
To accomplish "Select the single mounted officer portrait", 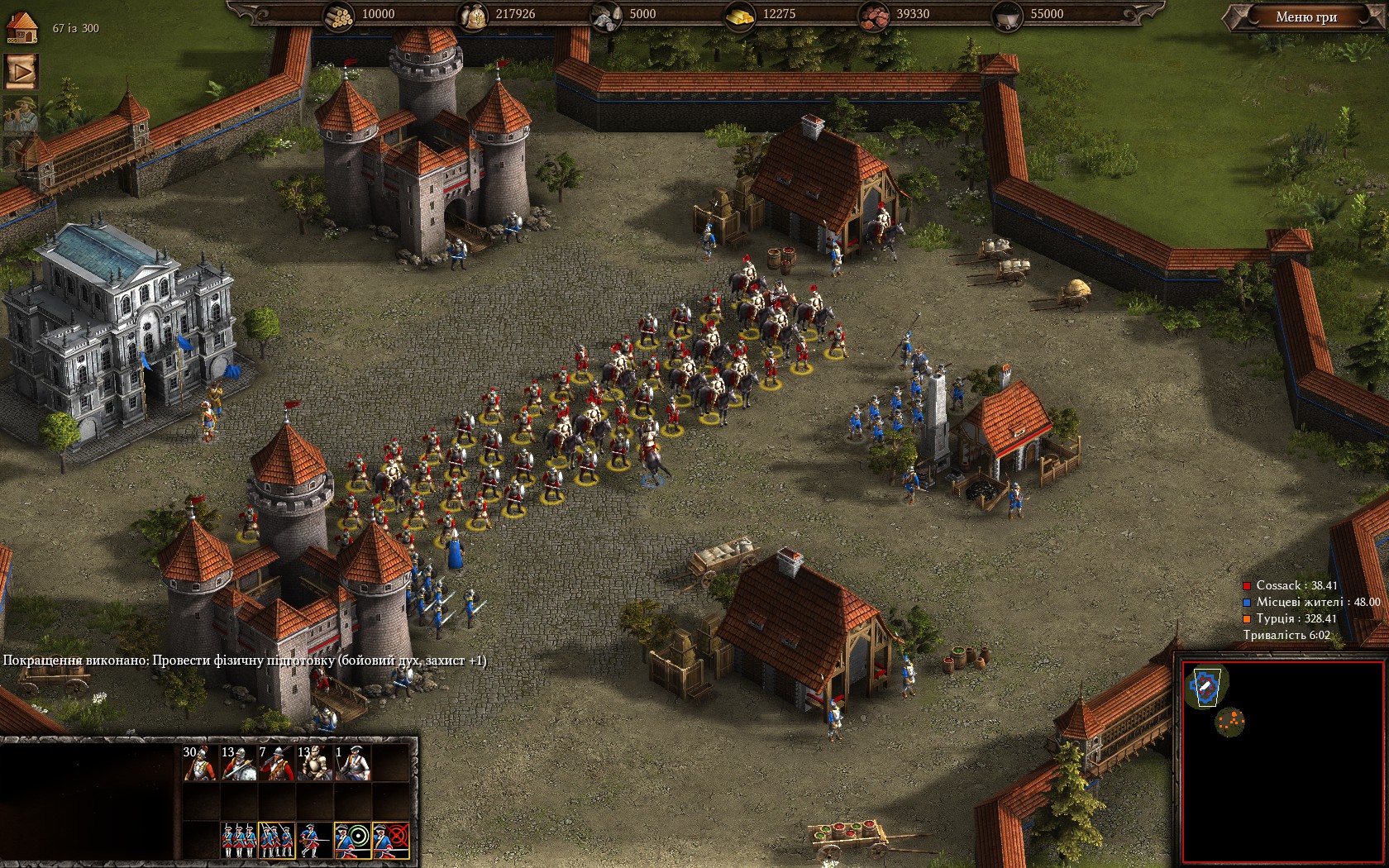I will (x=352, y=764).
